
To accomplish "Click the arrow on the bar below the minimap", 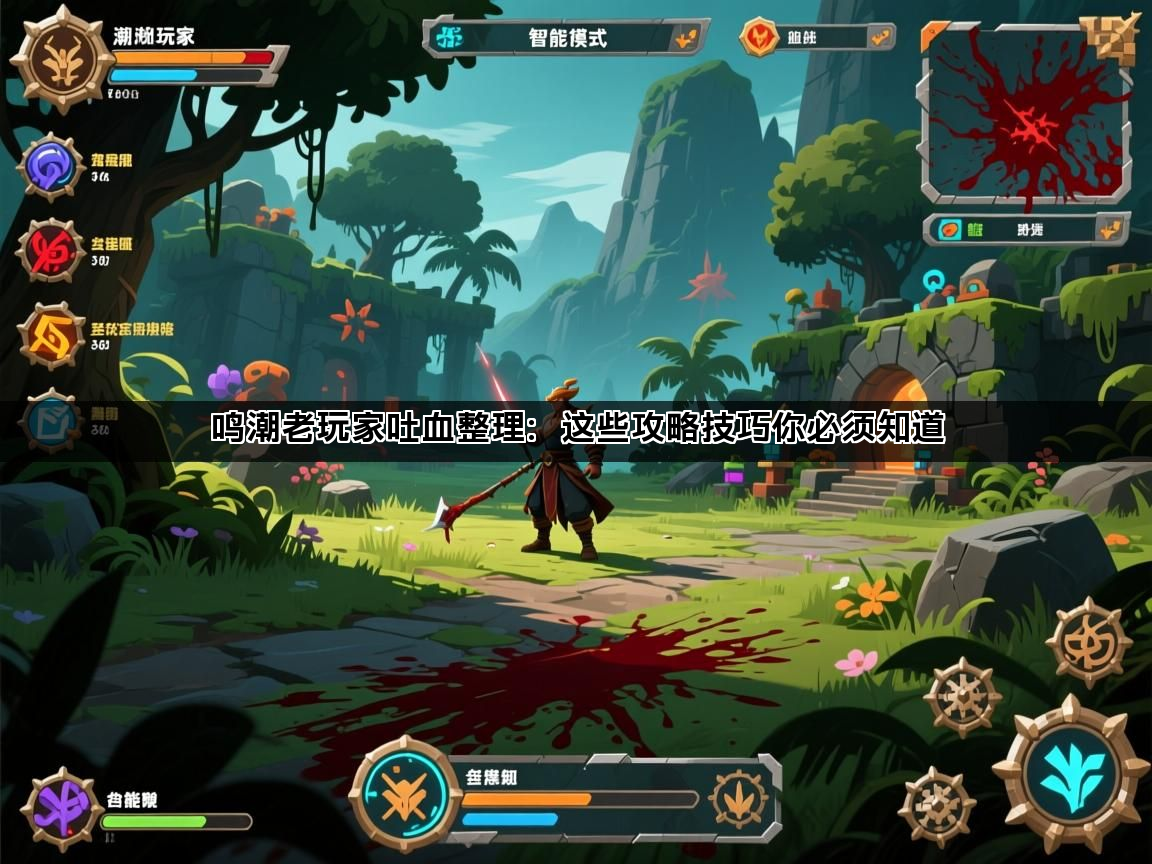I will (1108, 229).
